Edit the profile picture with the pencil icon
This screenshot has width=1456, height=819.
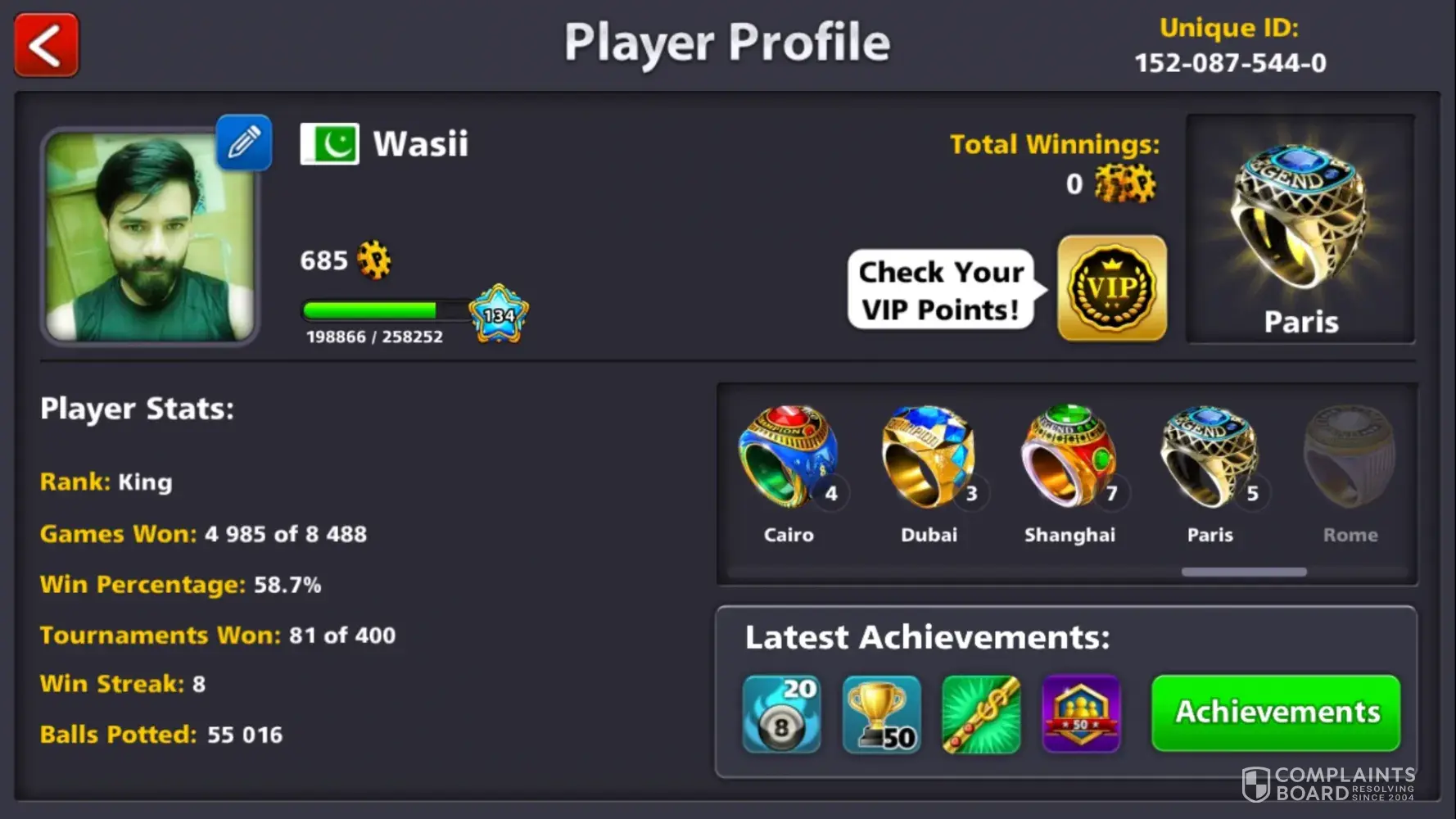244,143
